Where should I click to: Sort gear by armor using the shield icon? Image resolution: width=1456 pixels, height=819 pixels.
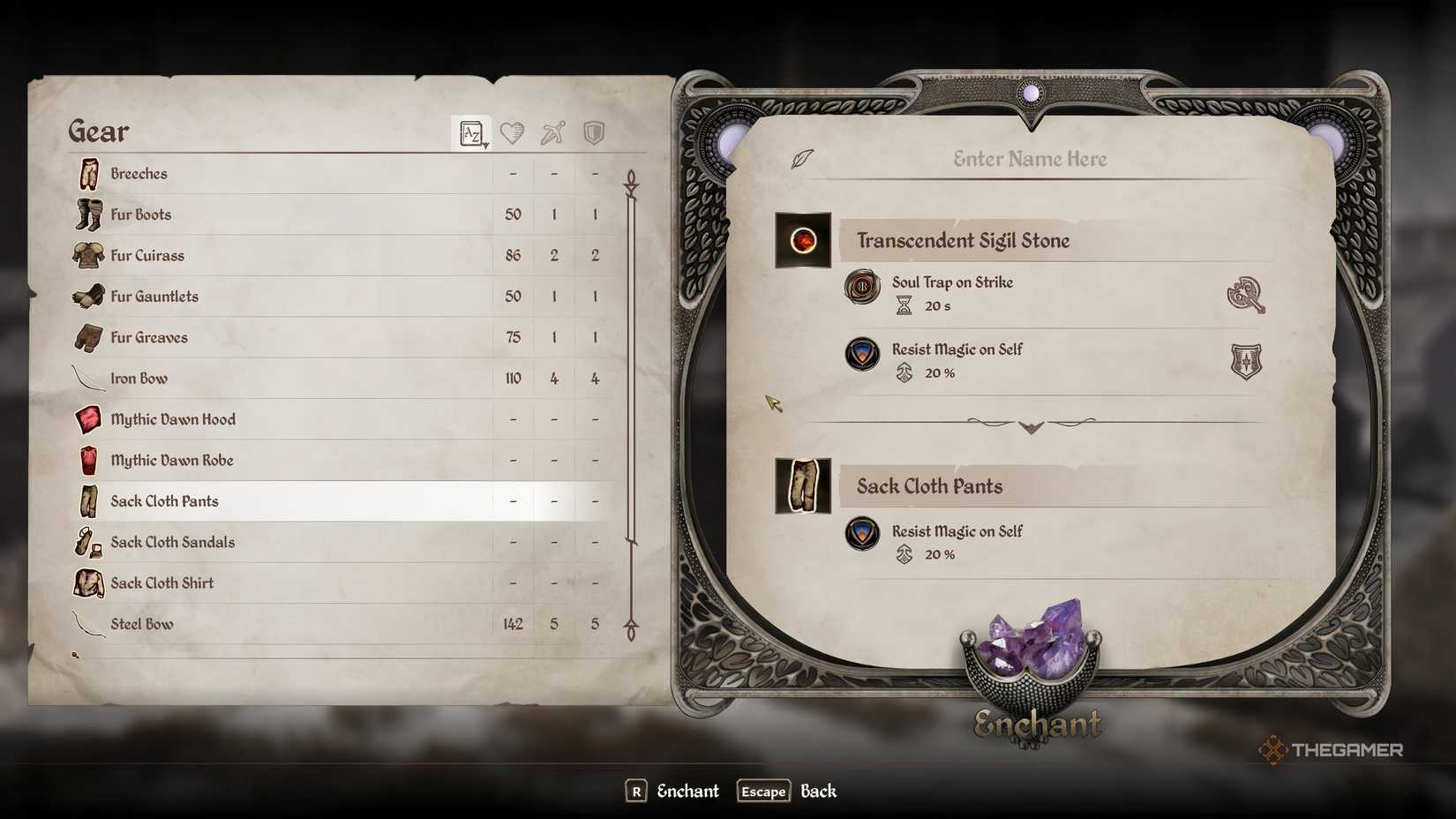point(593,132)
